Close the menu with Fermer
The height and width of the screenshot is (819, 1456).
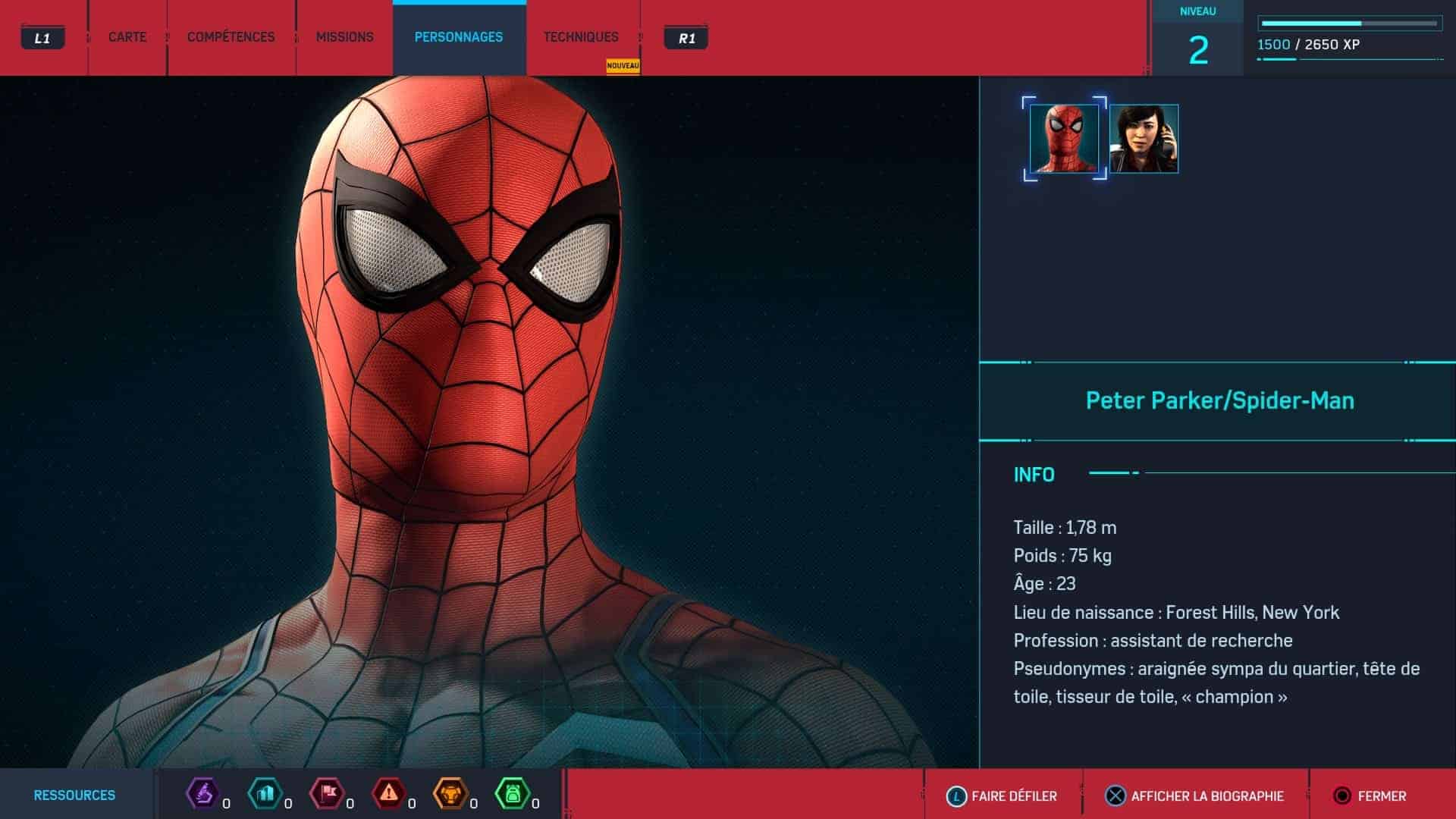[1370, 795]
